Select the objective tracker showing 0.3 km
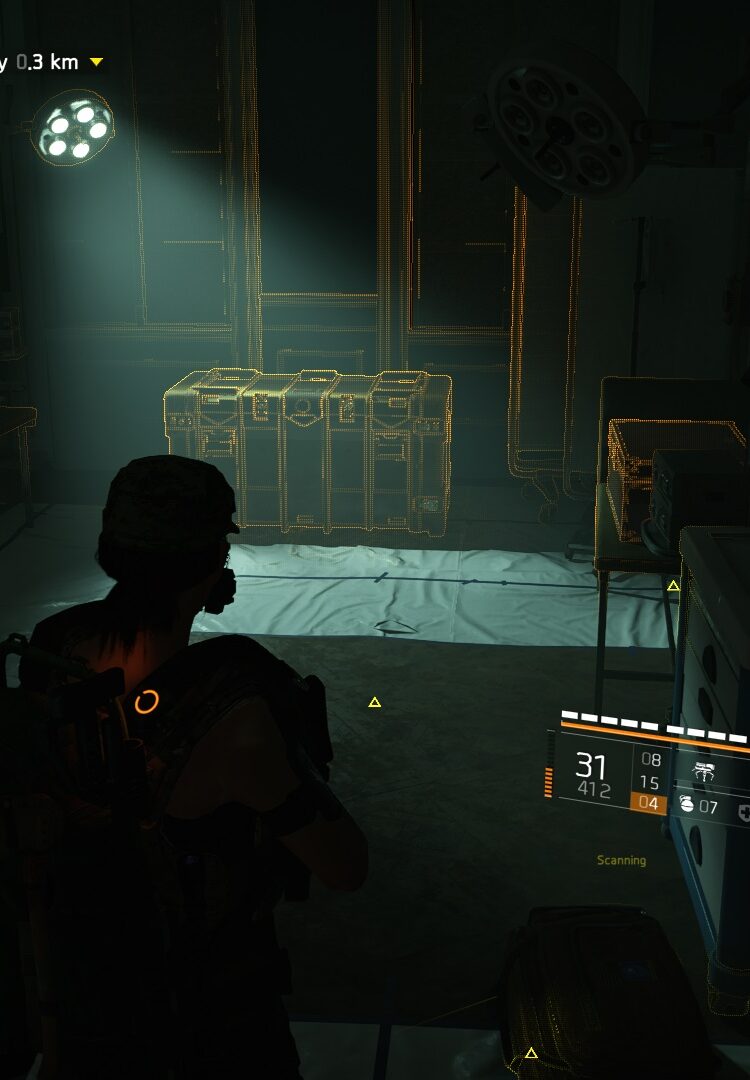Screen dimensions: 750x1080 click(x=50, y=62)
